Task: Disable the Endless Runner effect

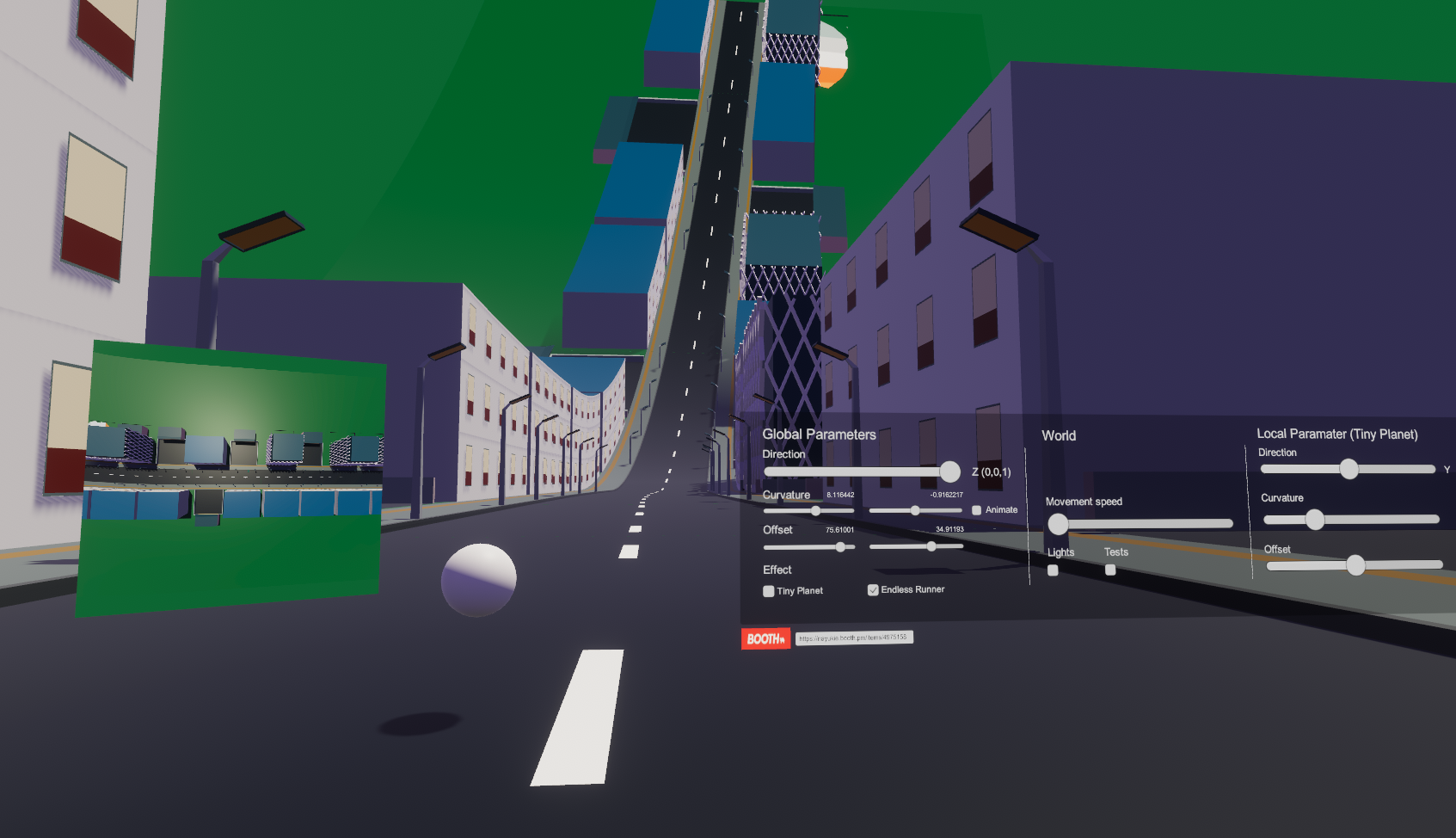Action: click(x=874, y=589)
